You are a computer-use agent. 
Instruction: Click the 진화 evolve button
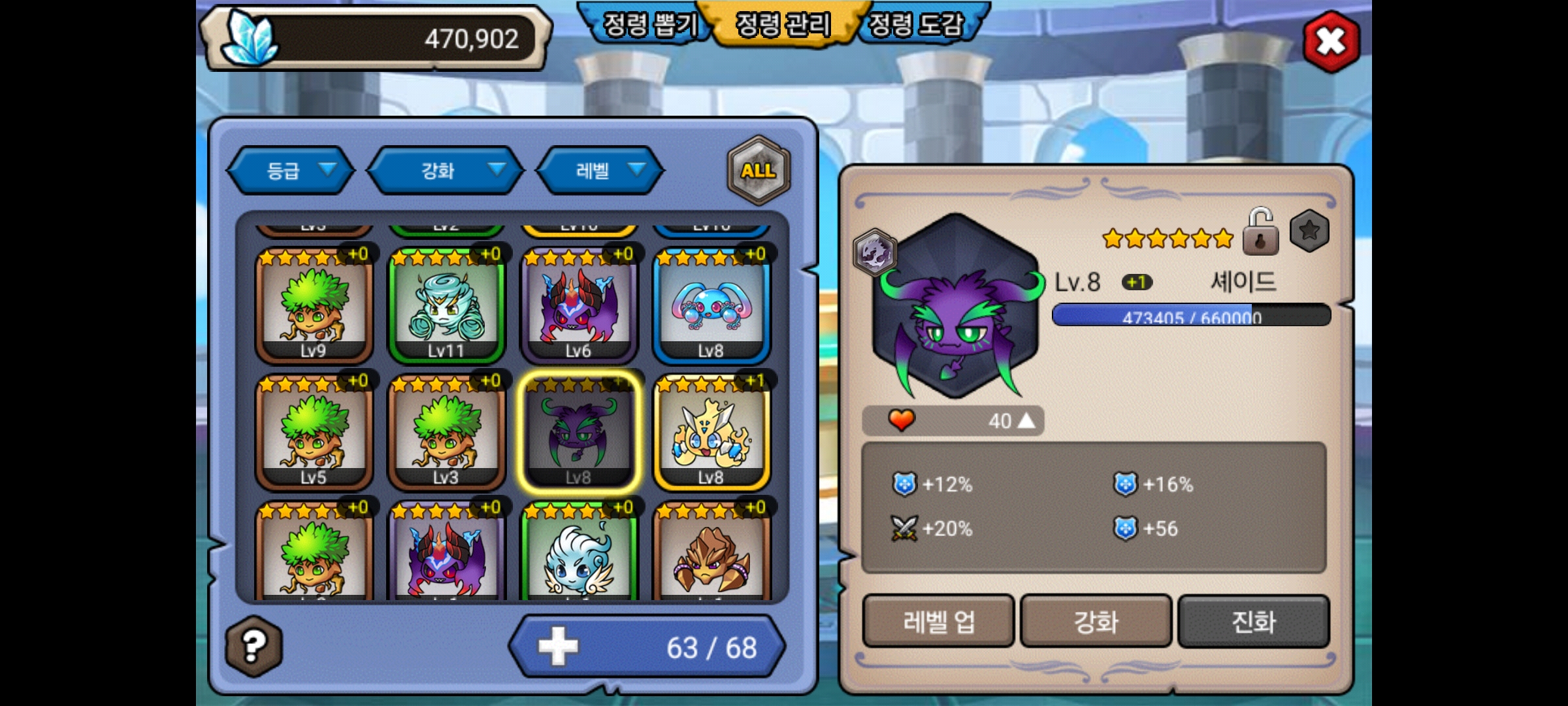coord(1253,621)
